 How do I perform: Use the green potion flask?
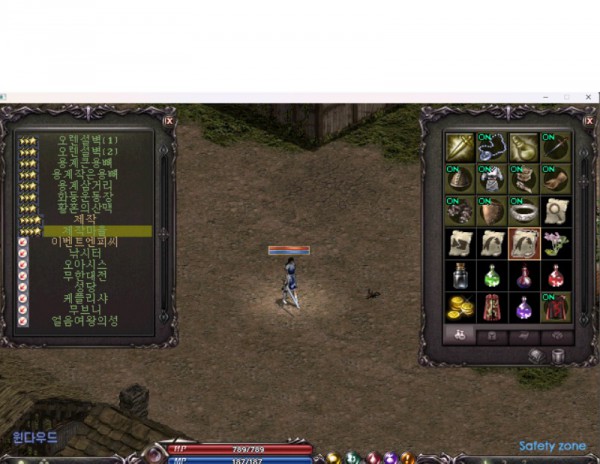click(x=492, y=275)
